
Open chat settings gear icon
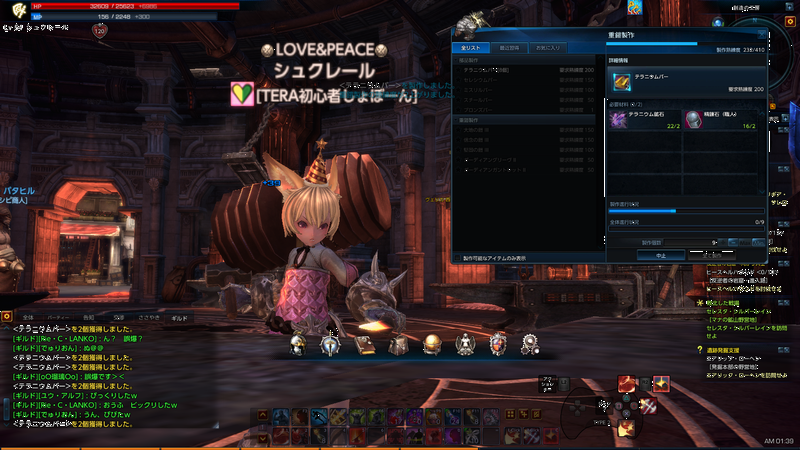tap(7, 317)
